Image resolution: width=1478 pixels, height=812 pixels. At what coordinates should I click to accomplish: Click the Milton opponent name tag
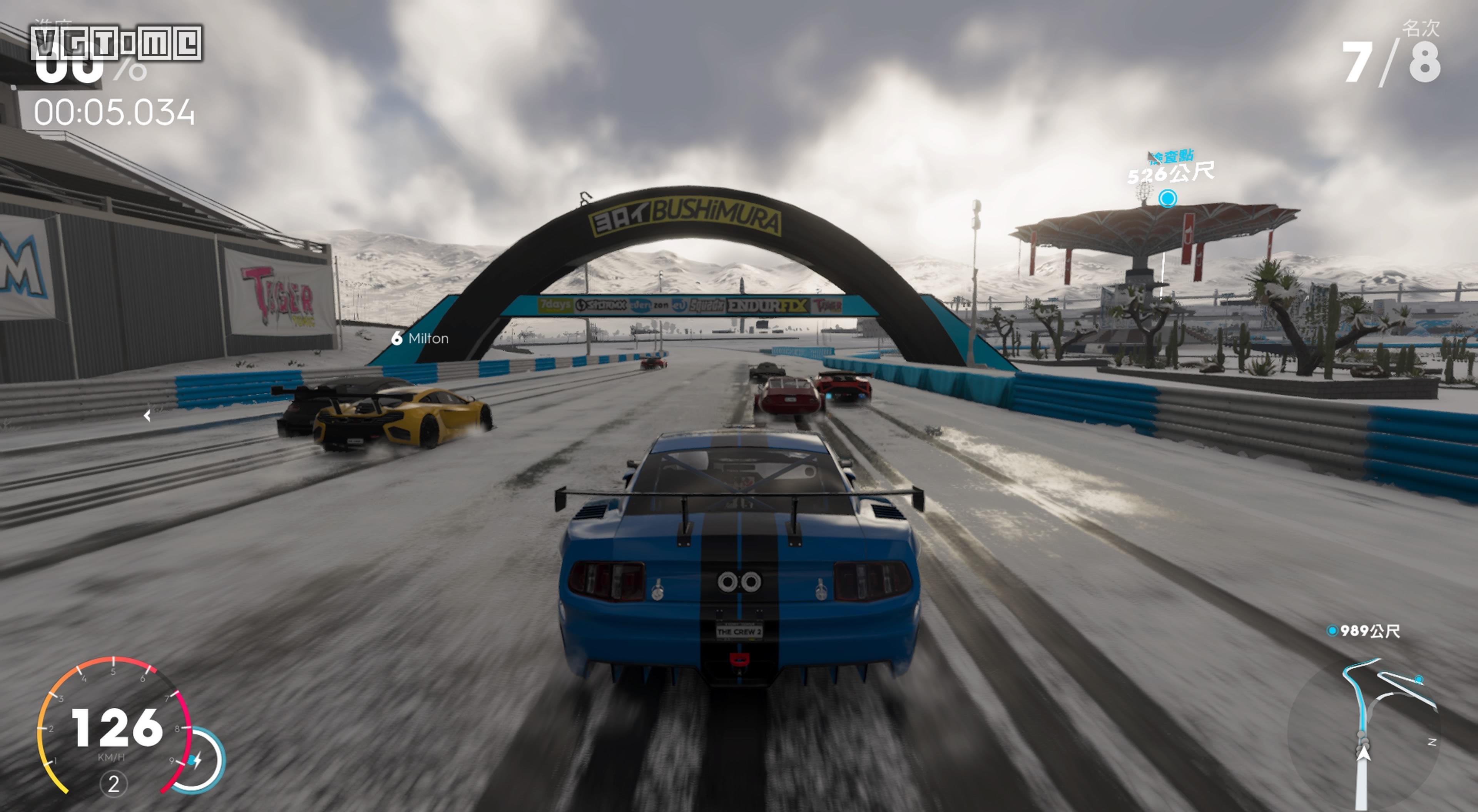(421, 339)
